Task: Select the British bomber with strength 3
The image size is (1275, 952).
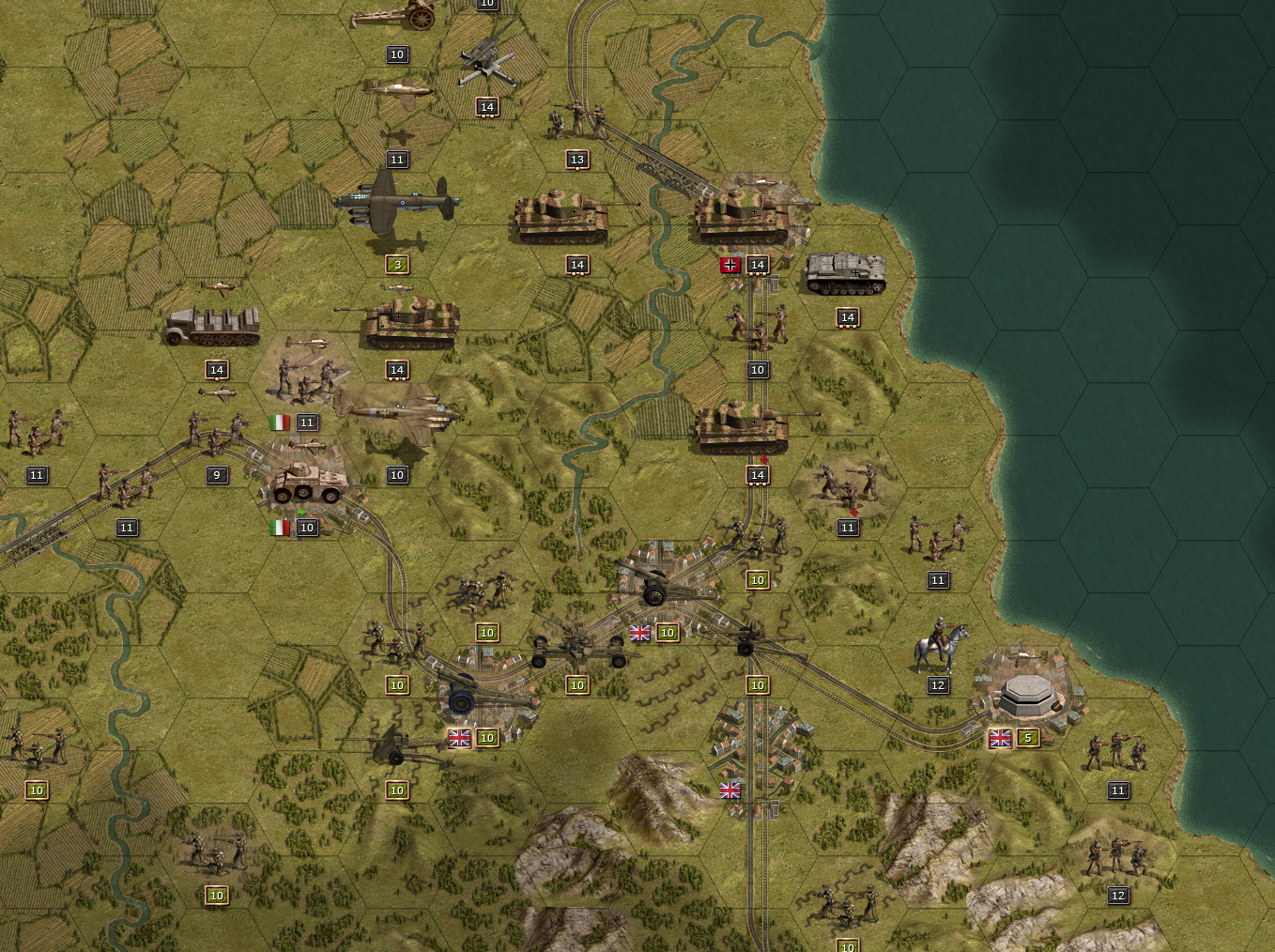Action: pos(396,207)
